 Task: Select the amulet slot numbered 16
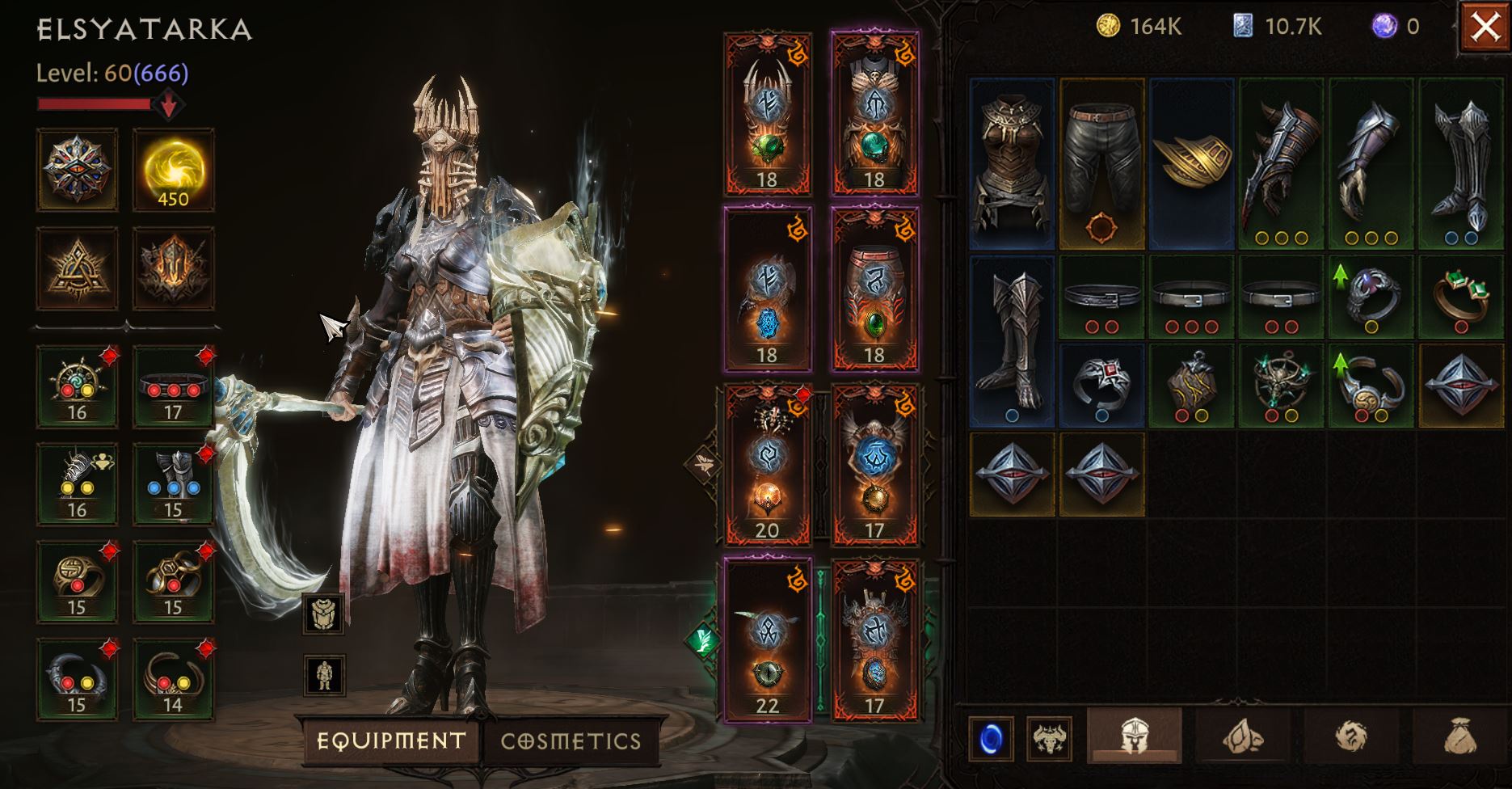coord(77,386)
